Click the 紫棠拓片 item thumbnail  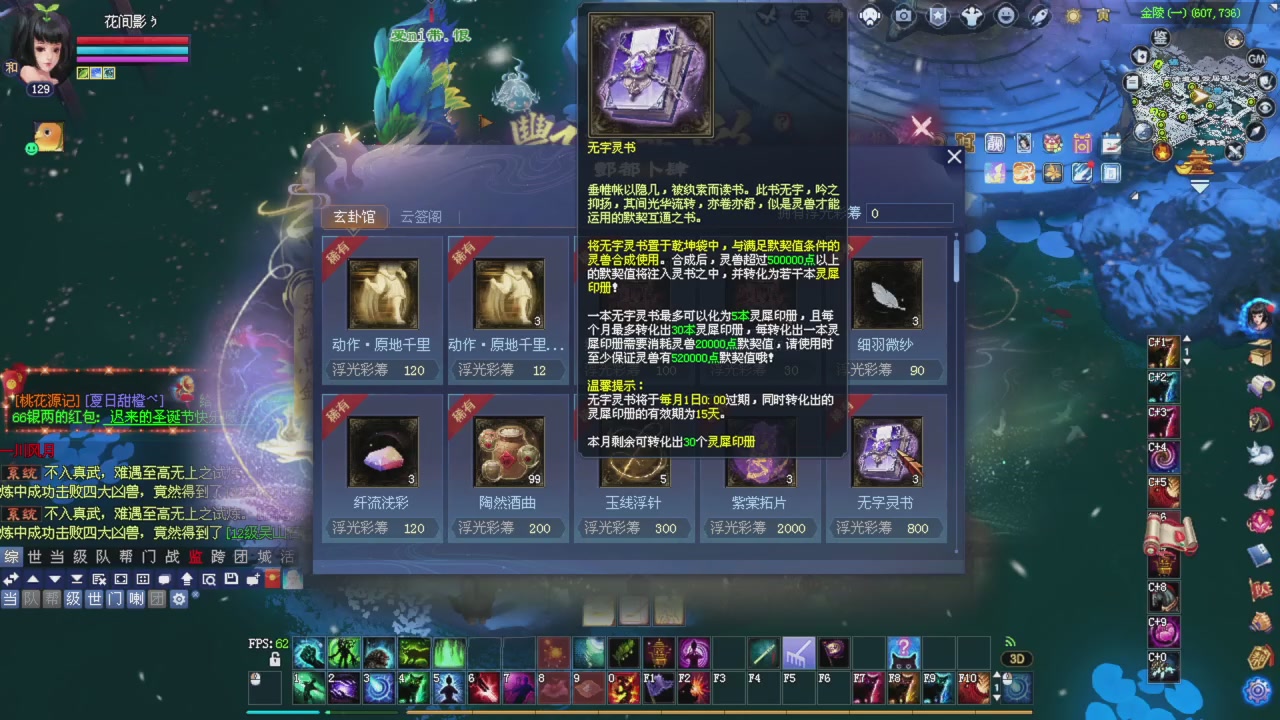[760, 450]
